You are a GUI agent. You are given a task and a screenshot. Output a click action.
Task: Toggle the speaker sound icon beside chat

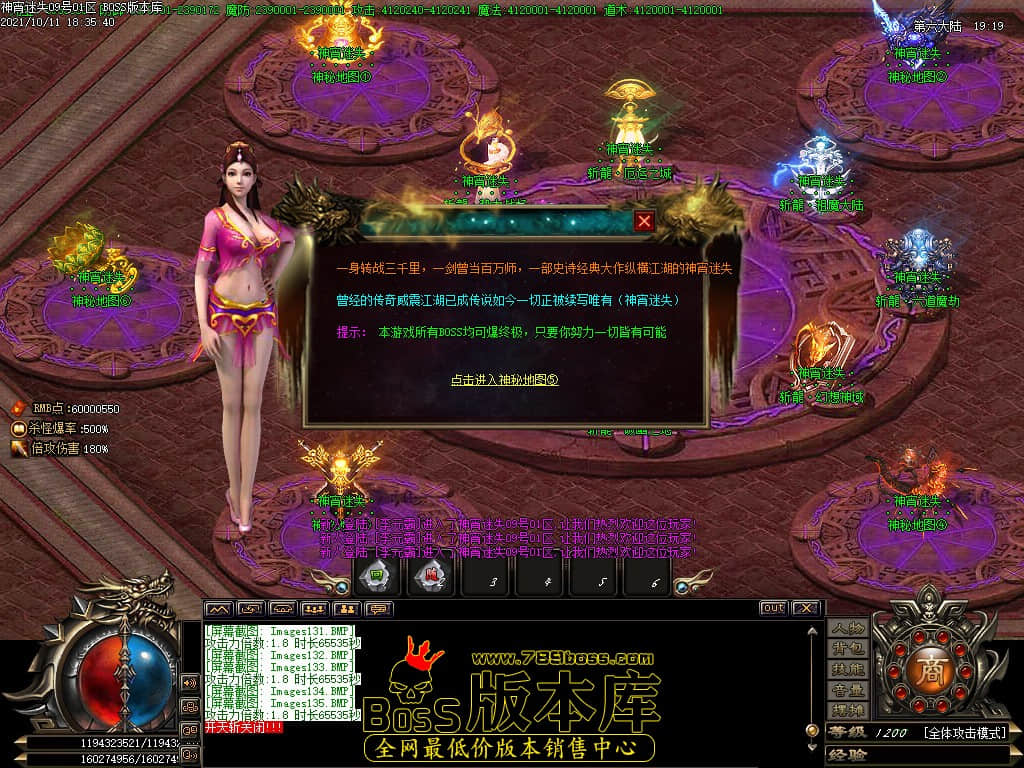click(x=189, y=682)
